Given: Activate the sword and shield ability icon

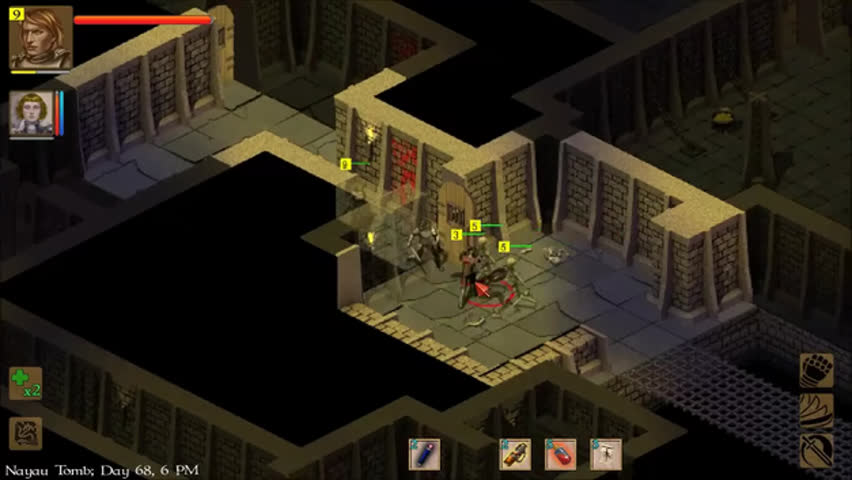Looking at the screenshot, I should (816, 450).
